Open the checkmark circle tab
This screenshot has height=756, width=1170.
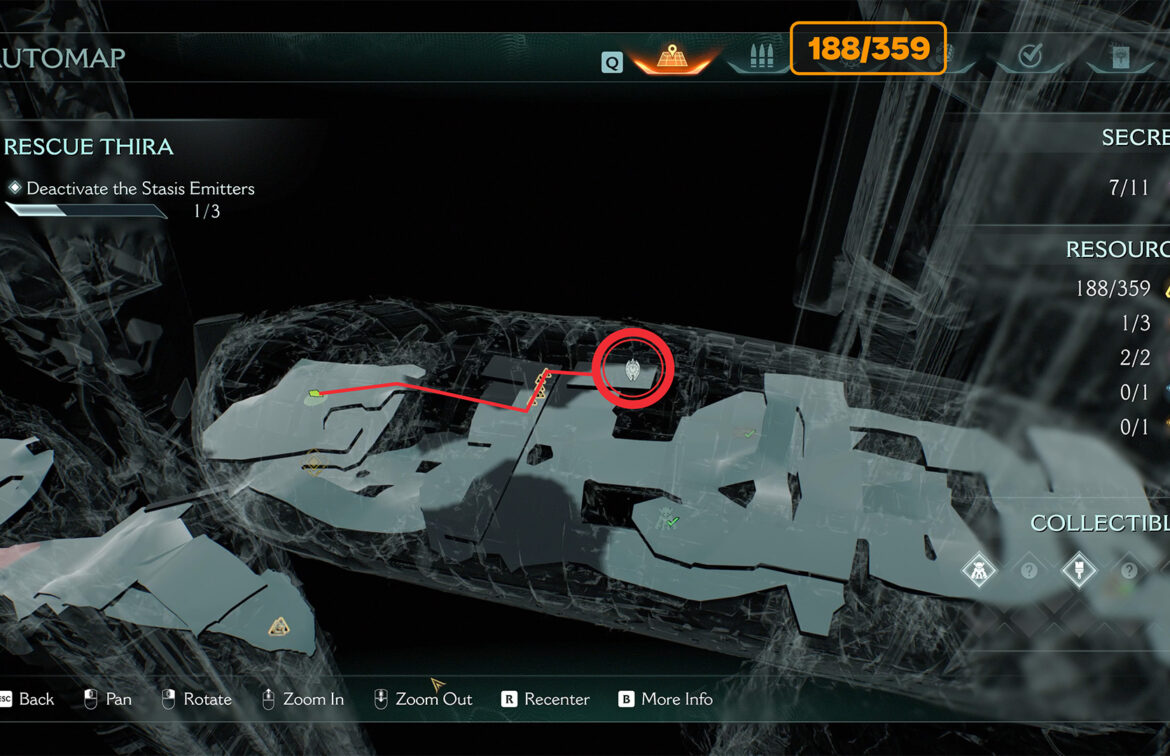point(1029,58)
